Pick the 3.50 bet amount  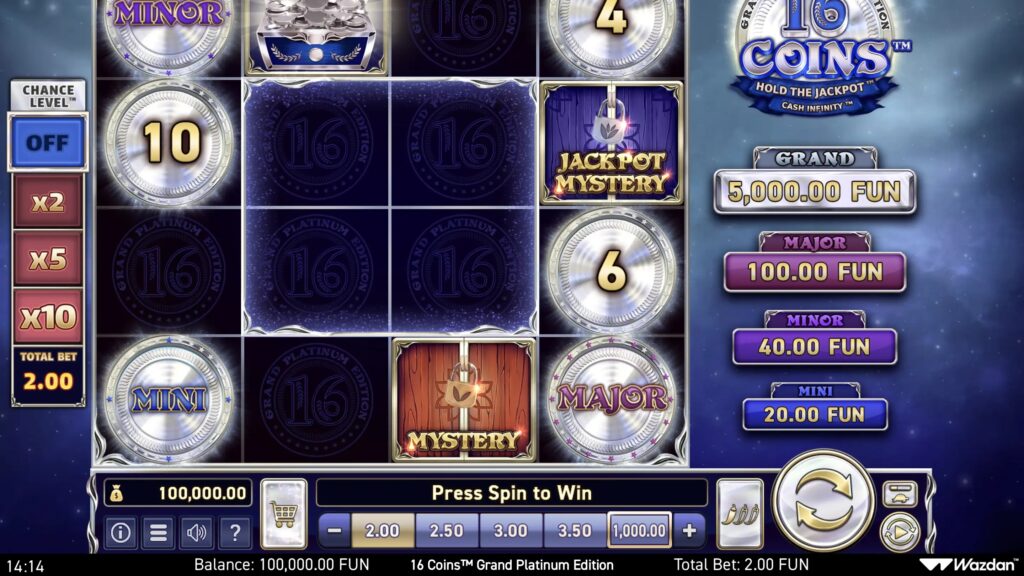(x=574, y=531)
